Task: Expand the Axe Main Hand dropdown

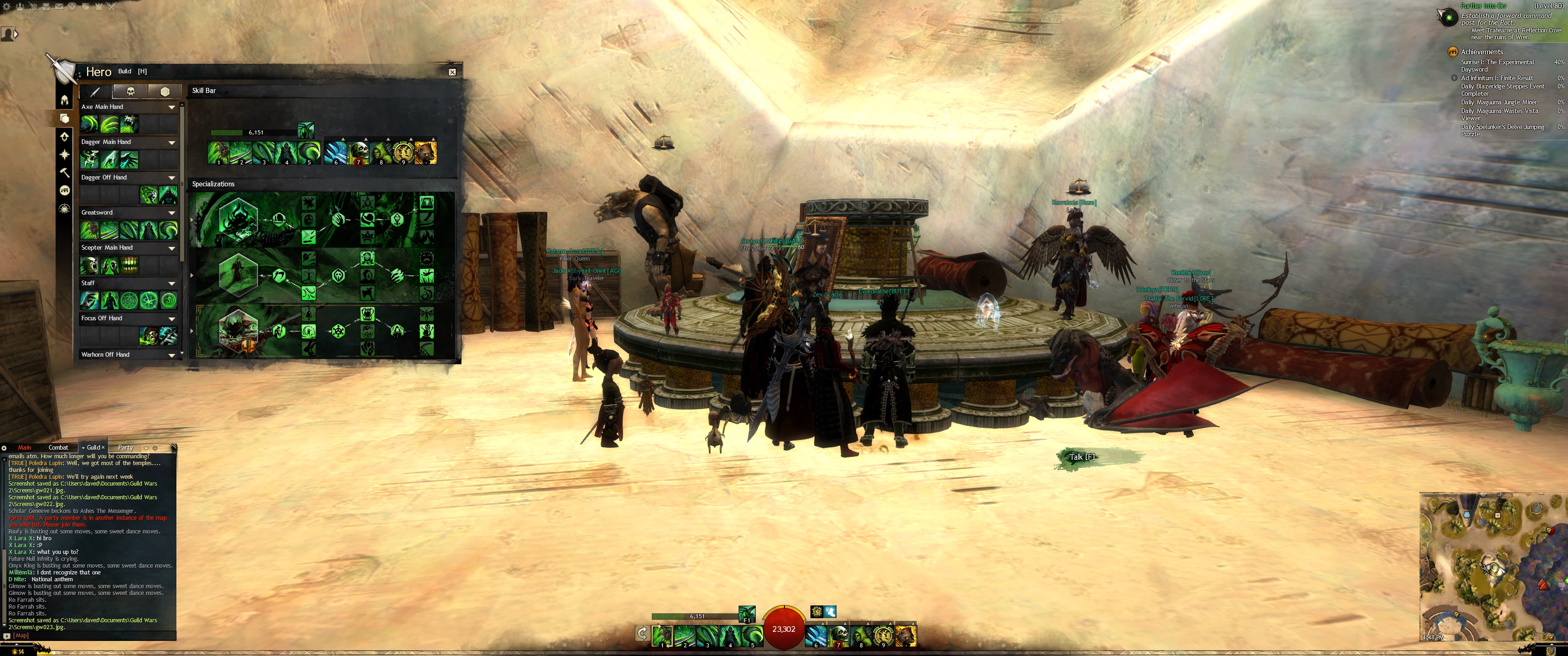Action: 172,107
